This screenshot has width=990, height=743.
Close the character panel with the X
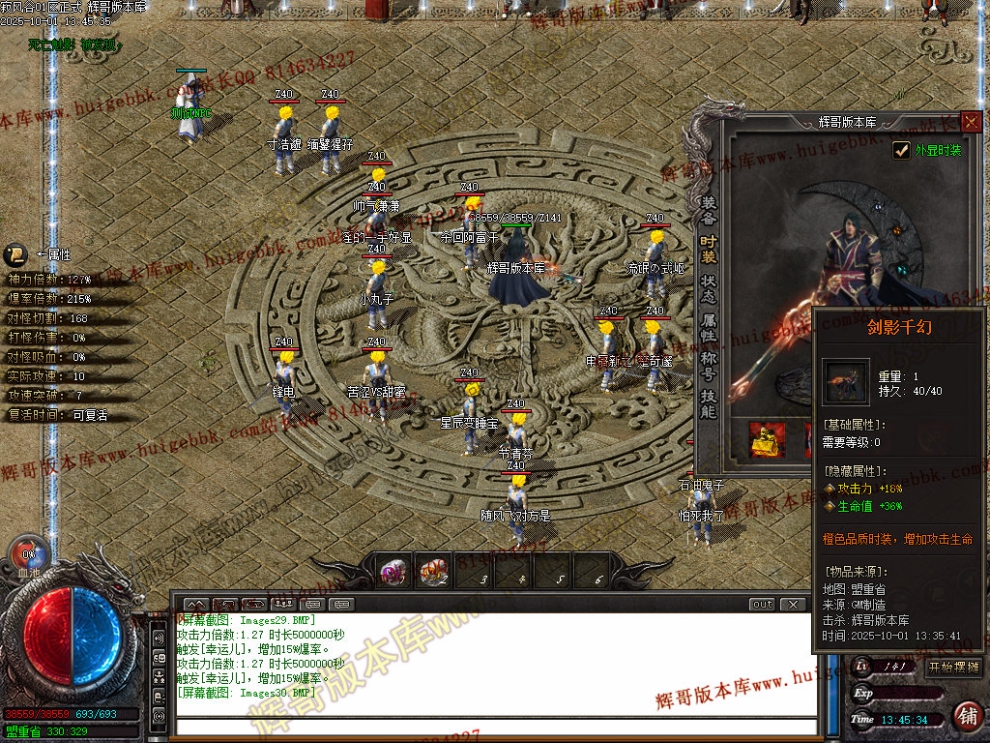coord(971,122)
